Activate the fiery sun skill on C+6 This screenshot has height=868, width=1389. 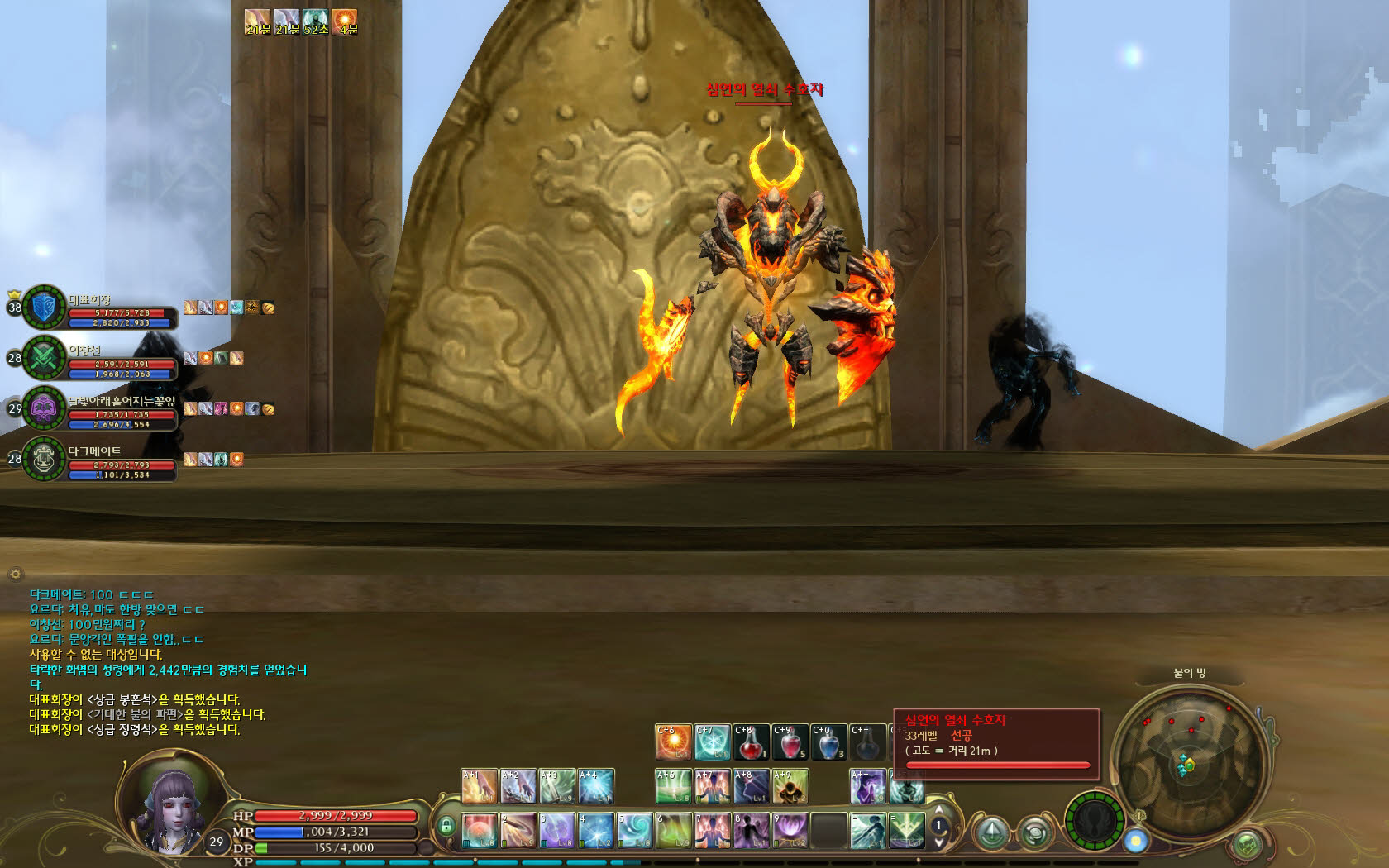674,742
